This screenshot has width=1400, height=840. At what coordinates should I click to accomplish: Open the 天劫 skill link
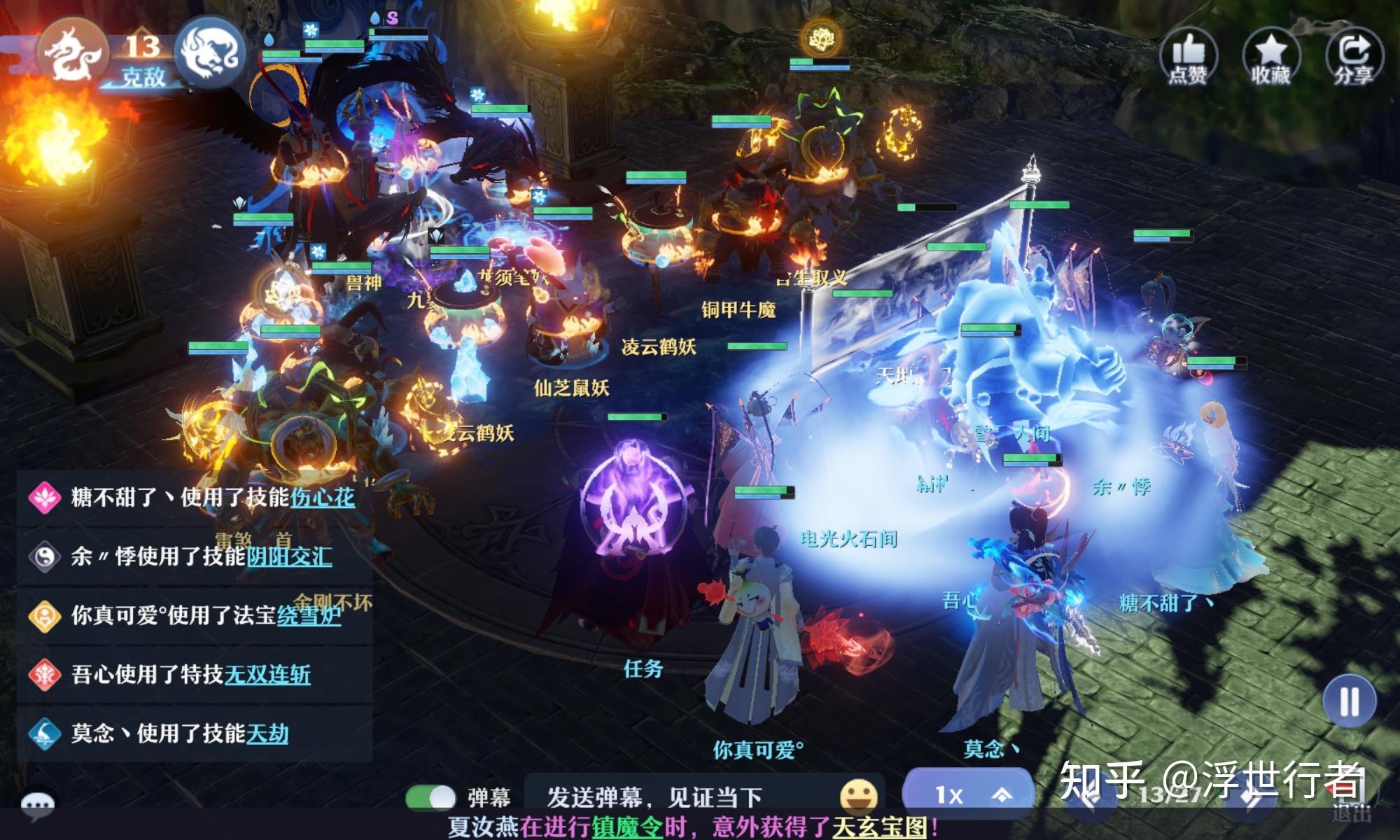[267, 734]
